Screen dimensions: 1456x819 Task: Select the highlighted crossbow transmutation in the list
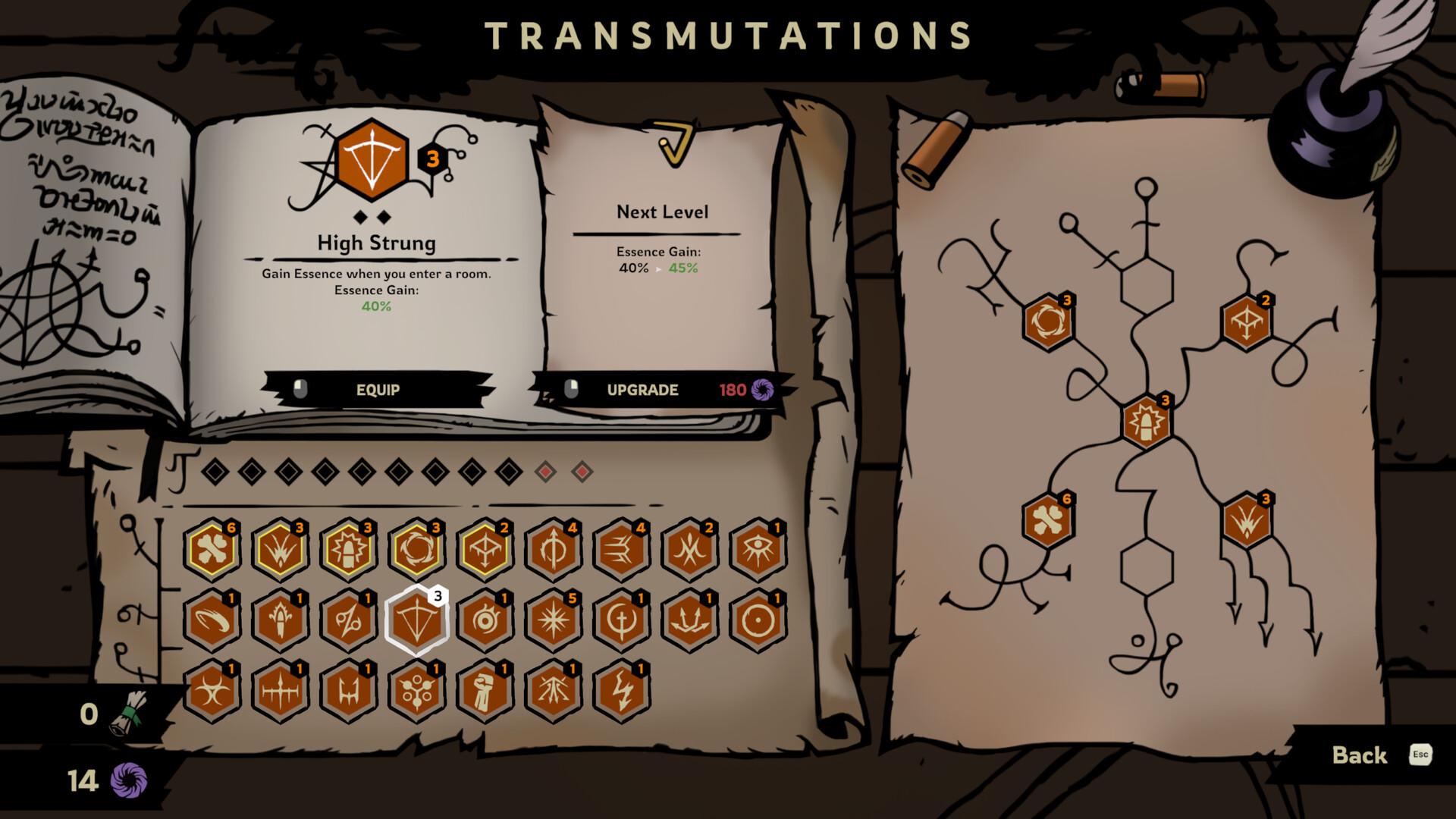point(416,620)
